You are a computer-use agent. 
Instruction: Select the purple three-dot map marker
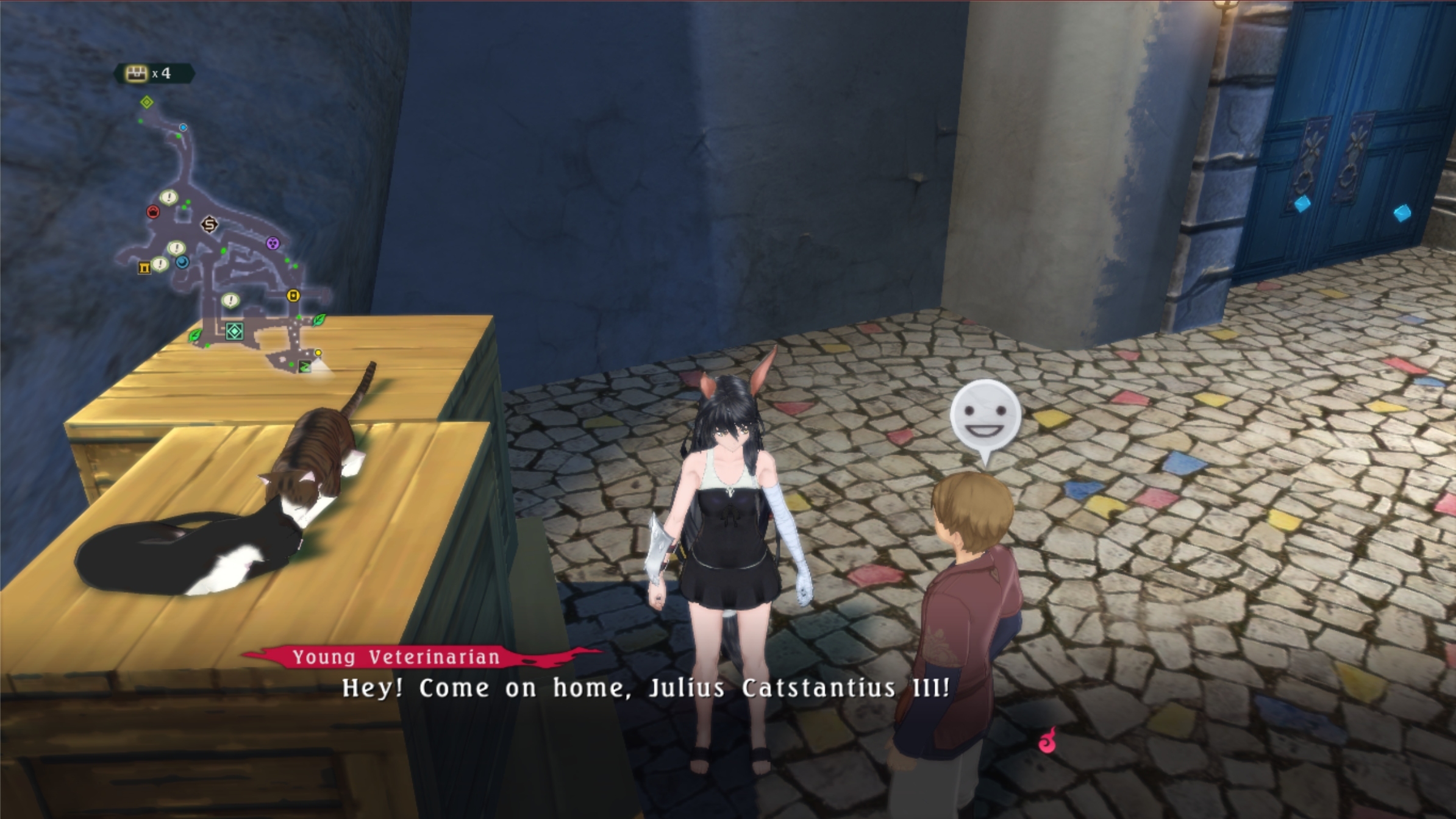tap(273, 244)
